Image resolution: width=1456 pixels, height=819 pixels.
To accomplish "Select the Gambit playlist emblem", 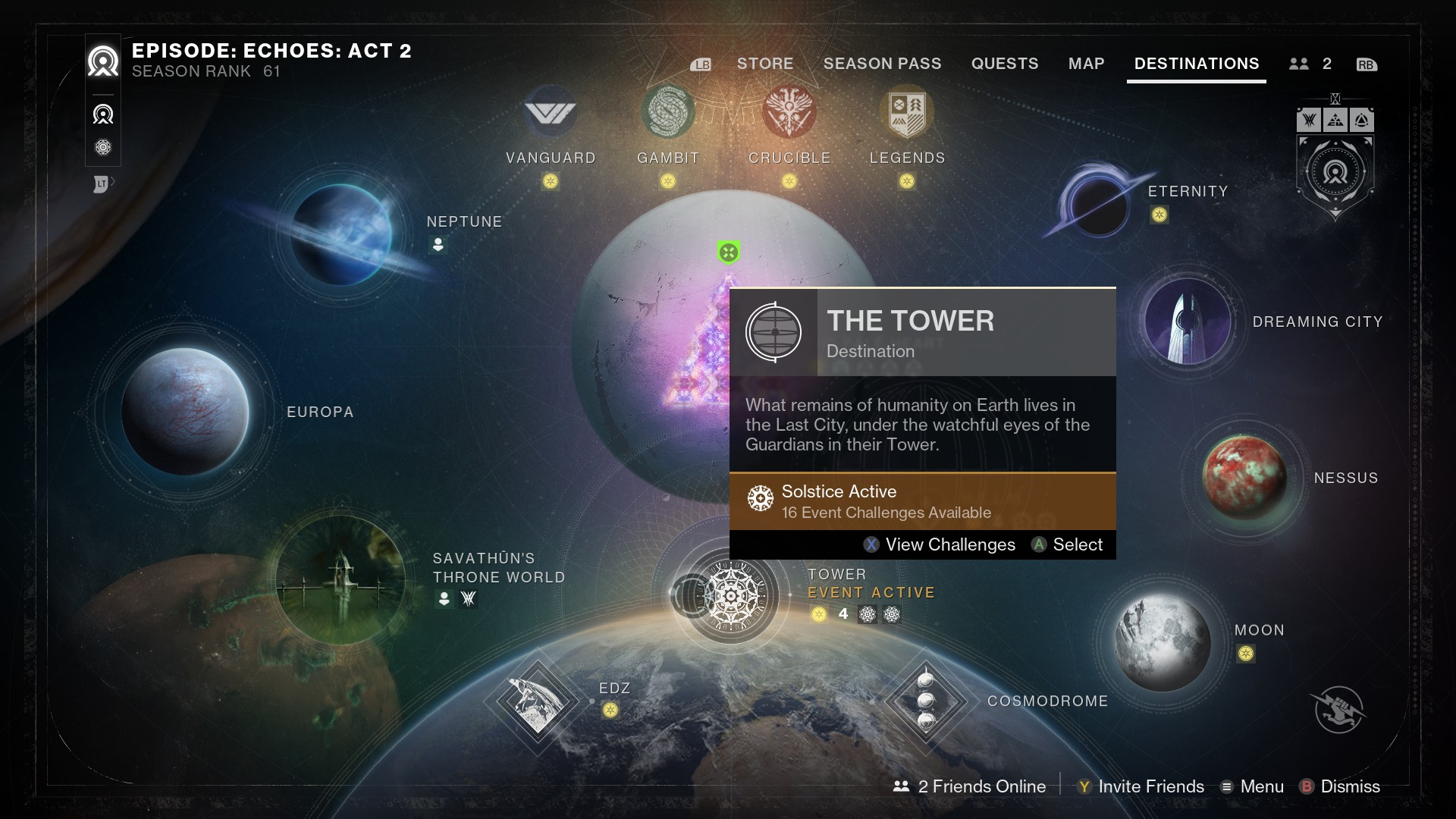I will 667,112.
